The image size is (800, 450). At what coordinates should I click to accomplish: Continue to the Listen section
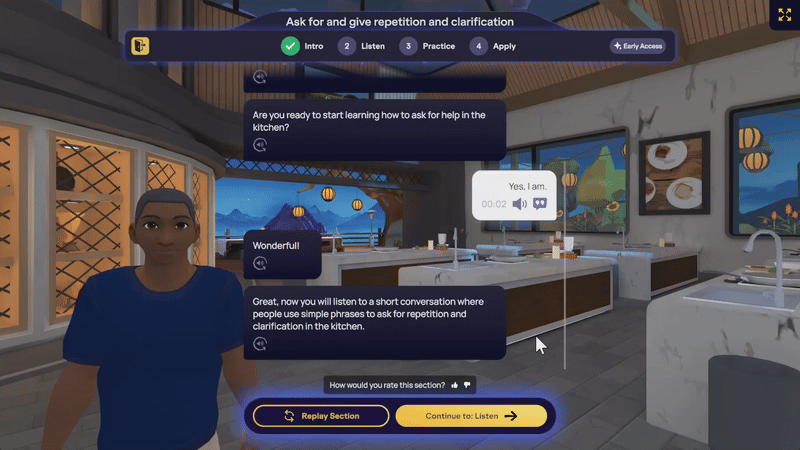[471, 416]
